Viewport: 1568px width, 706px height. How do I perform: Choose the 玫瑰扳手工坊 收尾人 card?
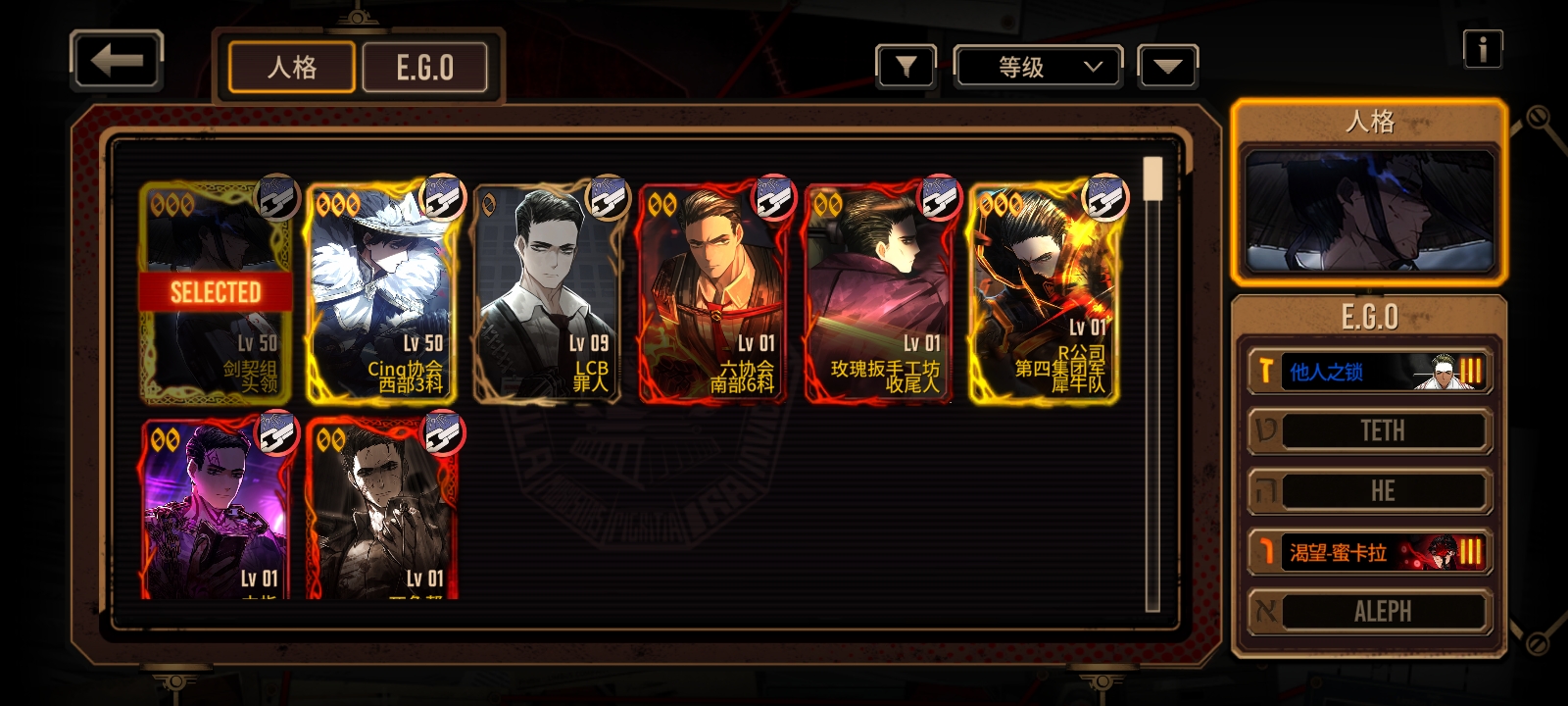[x=878, y=292]
